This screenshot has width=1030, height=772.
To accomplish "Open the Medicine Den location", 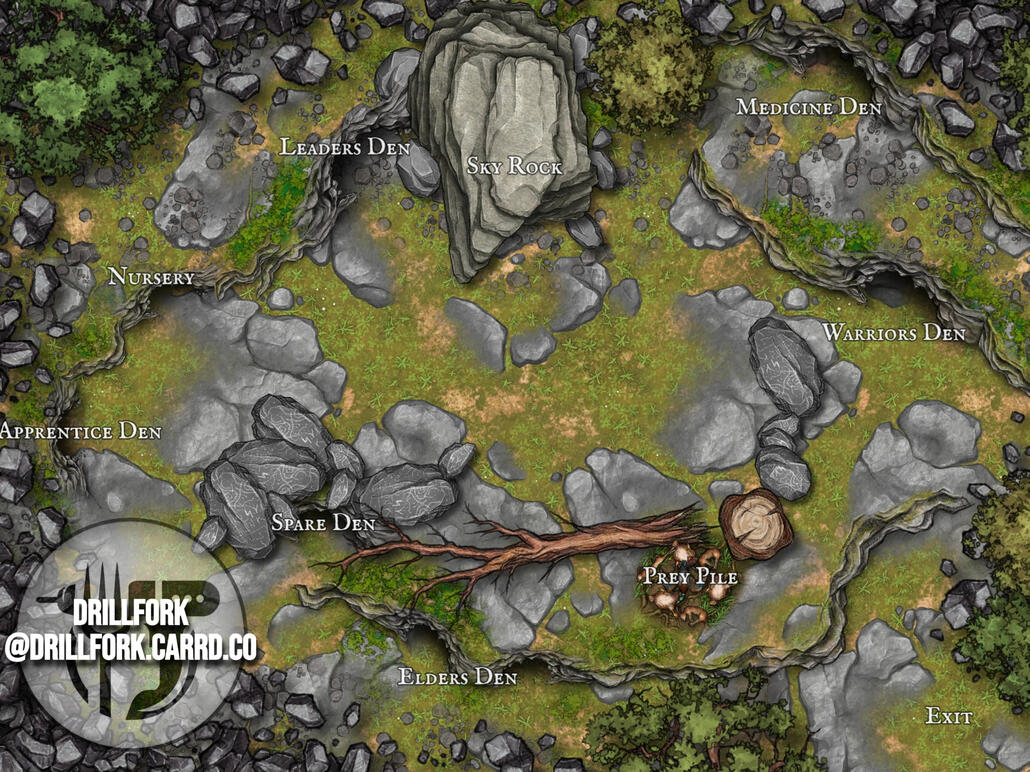I will pyautogui.click(x=808, y=107).
